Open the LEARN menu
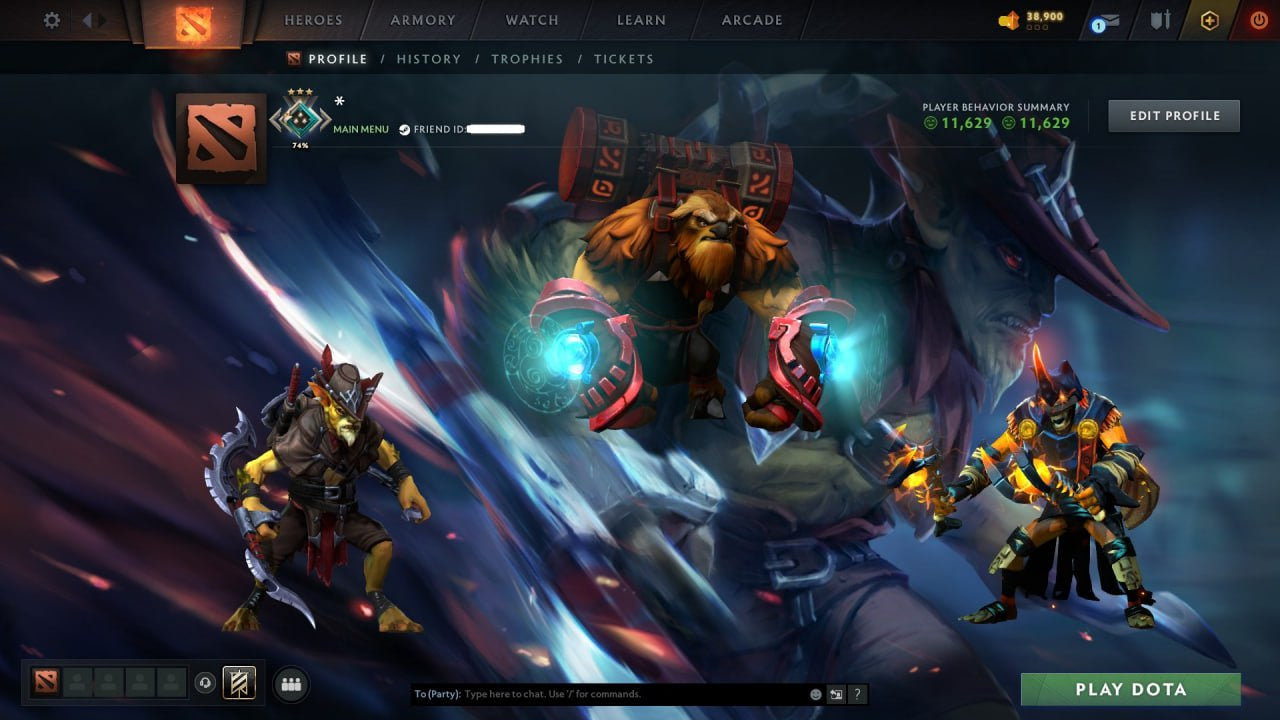1280x720 pixels. tap(641, 19)
